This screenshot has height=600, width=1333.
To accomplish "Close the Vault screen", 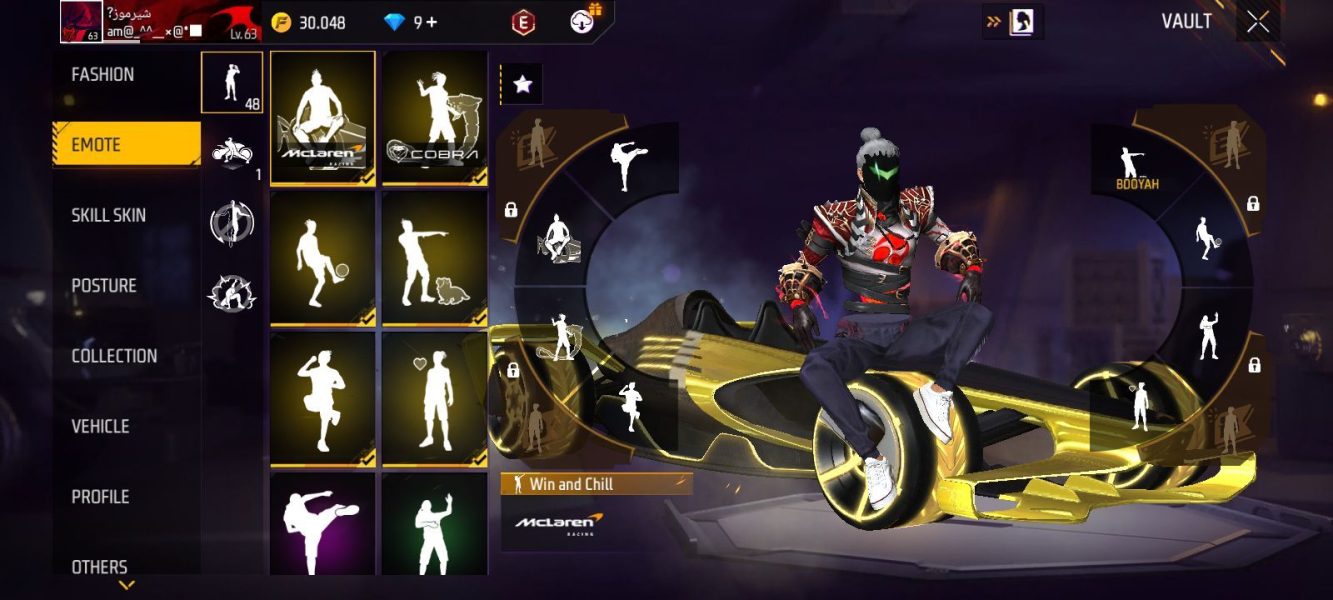I will coord(1257,22).
